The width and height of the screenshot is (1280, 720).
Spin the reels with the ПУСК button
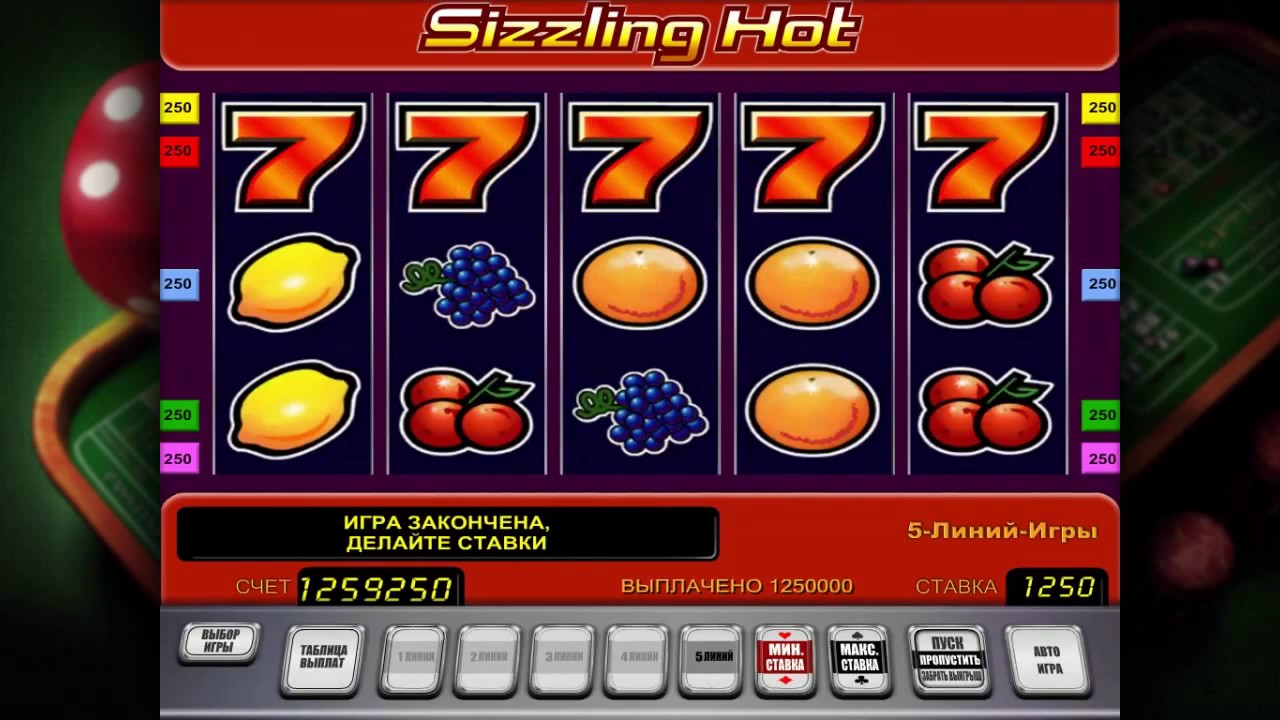(x=950, y=659)
